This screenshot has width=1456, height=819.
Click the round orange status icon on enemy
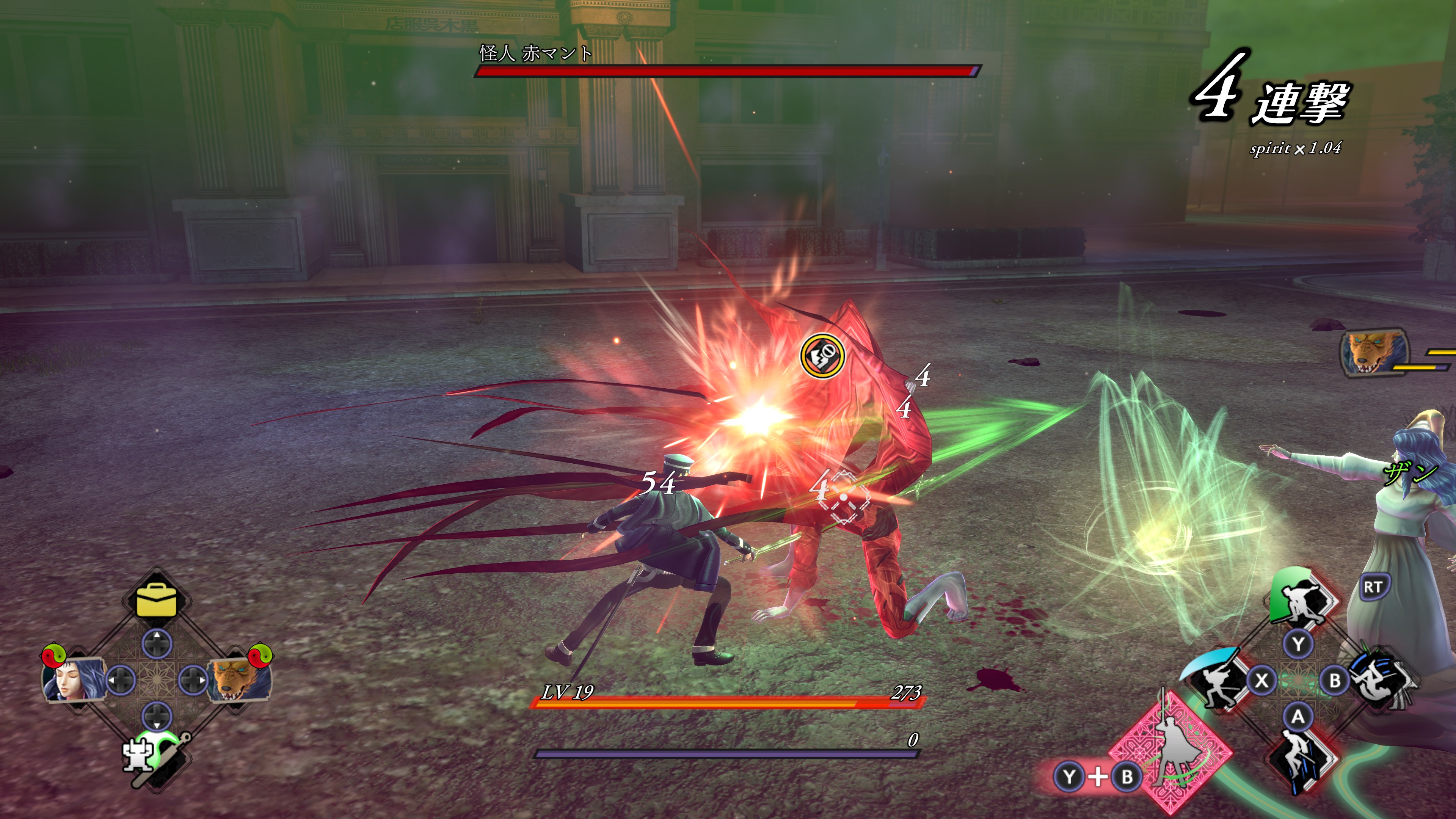pyautogui.click(x=822, y=356)
